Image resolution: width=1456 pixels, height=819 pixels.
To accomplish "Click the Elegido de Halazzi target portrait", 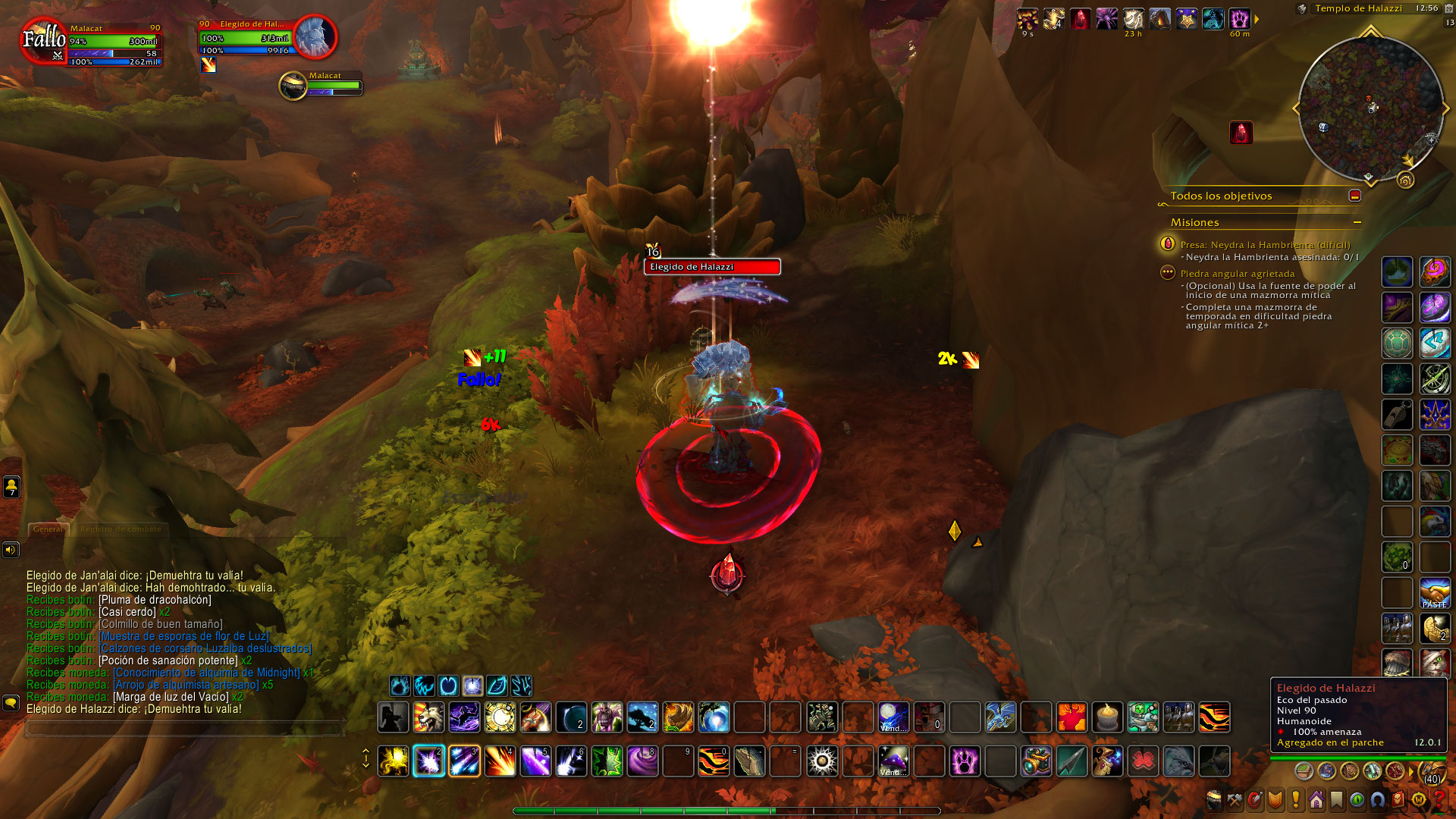I will tap(315, 36).
